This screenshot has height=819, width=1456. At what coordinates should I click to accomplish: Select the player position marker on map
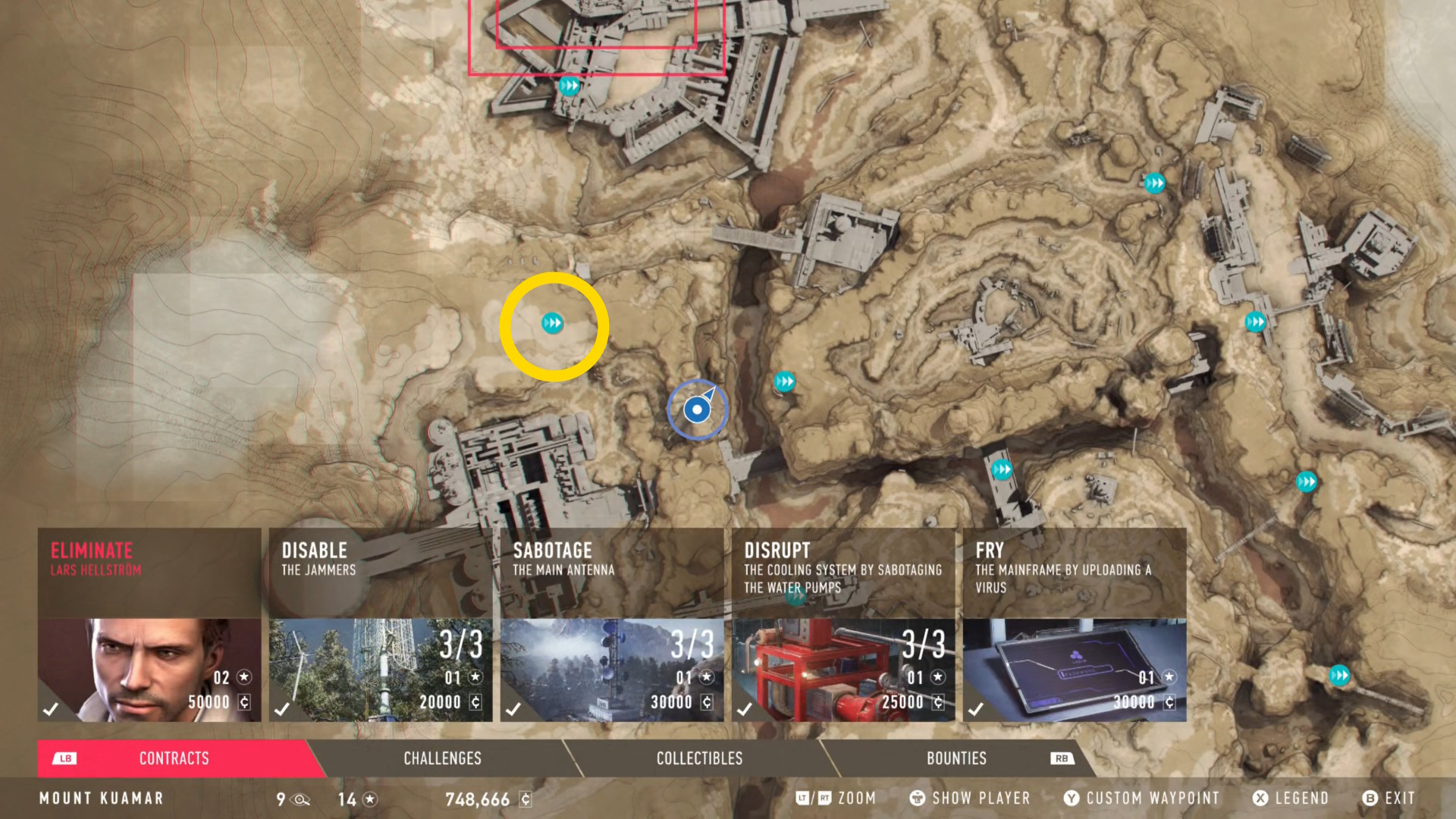pyautogui.click(x=697, y=410)
